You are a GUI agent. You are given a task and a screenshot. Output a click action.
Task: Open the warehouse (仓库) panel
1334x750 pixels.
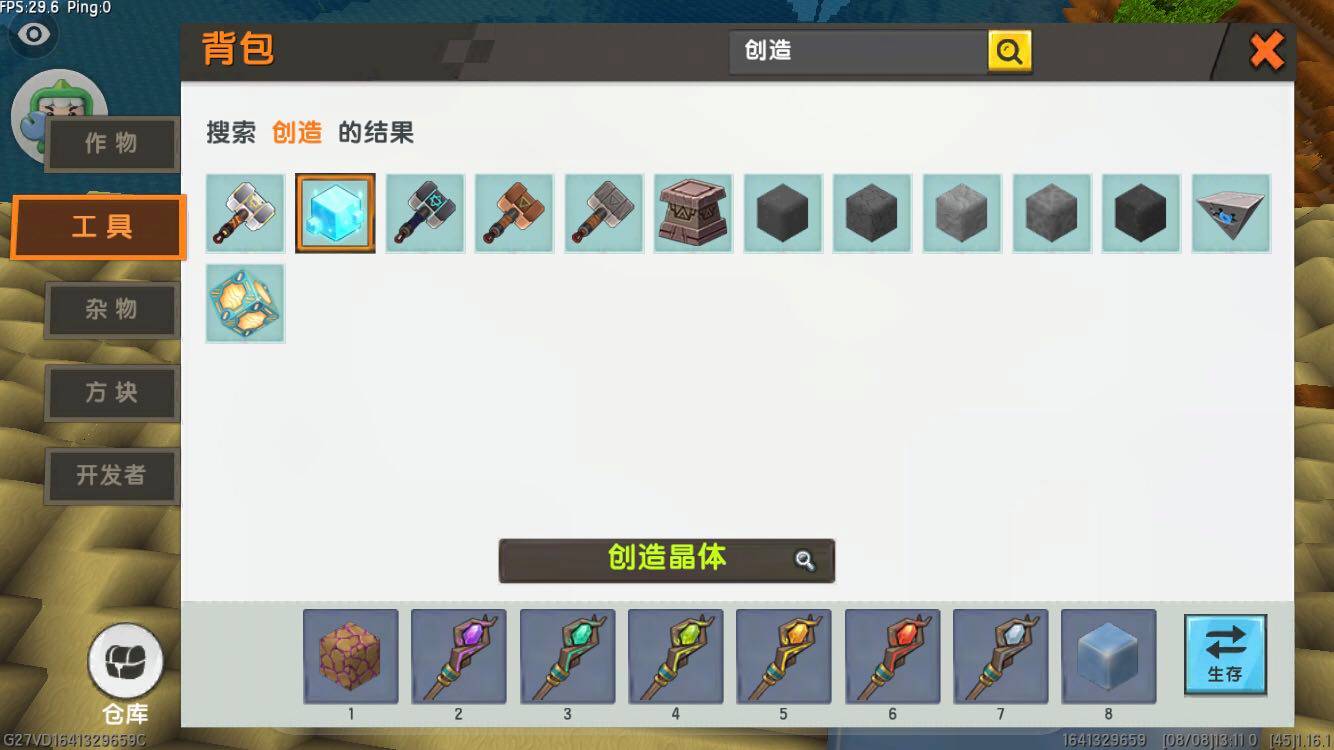click(x=126, y=660)
